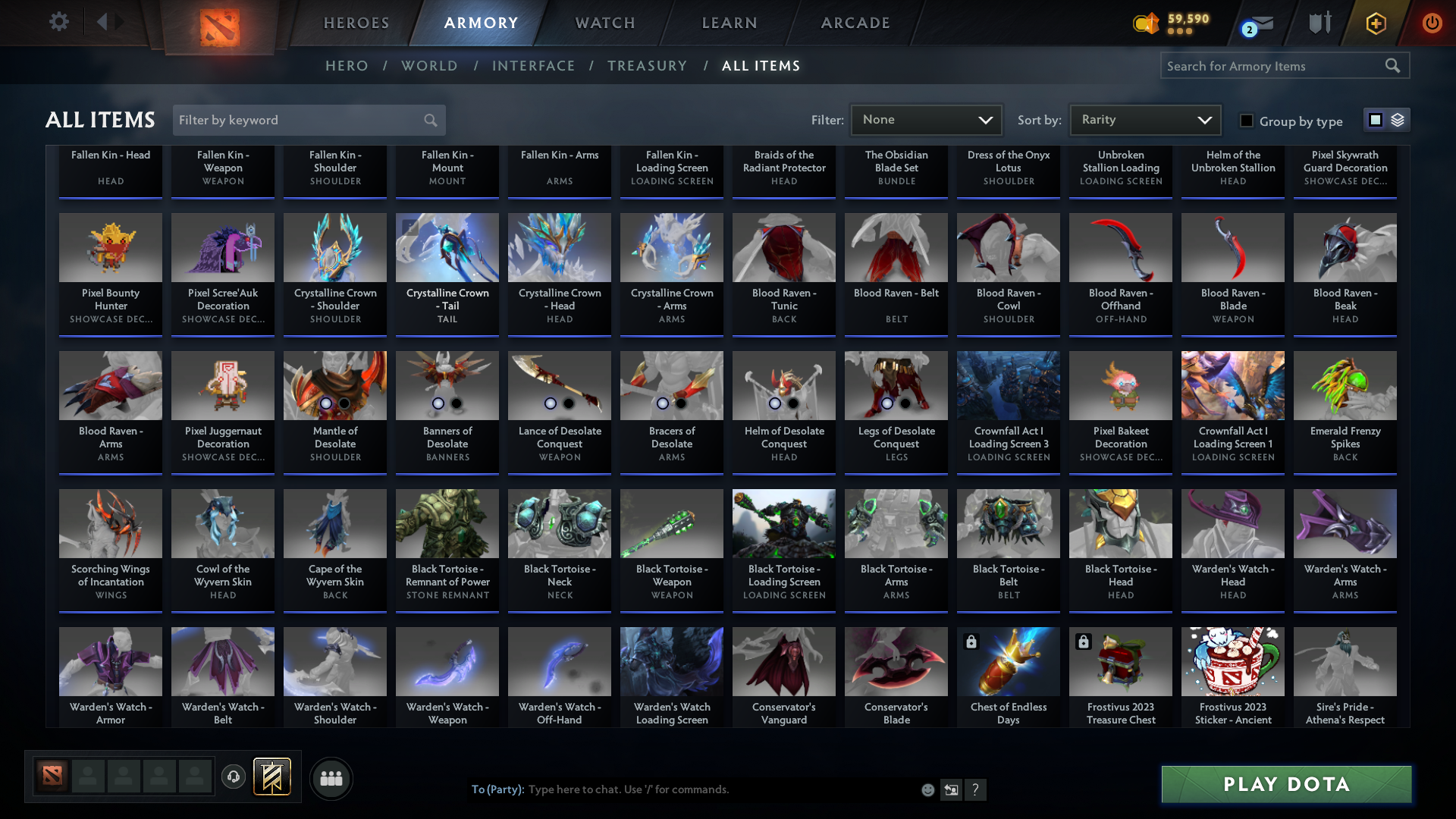Open voice chat with the headset icon
The width and height of the screenshot is (1456, 819).
(x=234, y=777)
